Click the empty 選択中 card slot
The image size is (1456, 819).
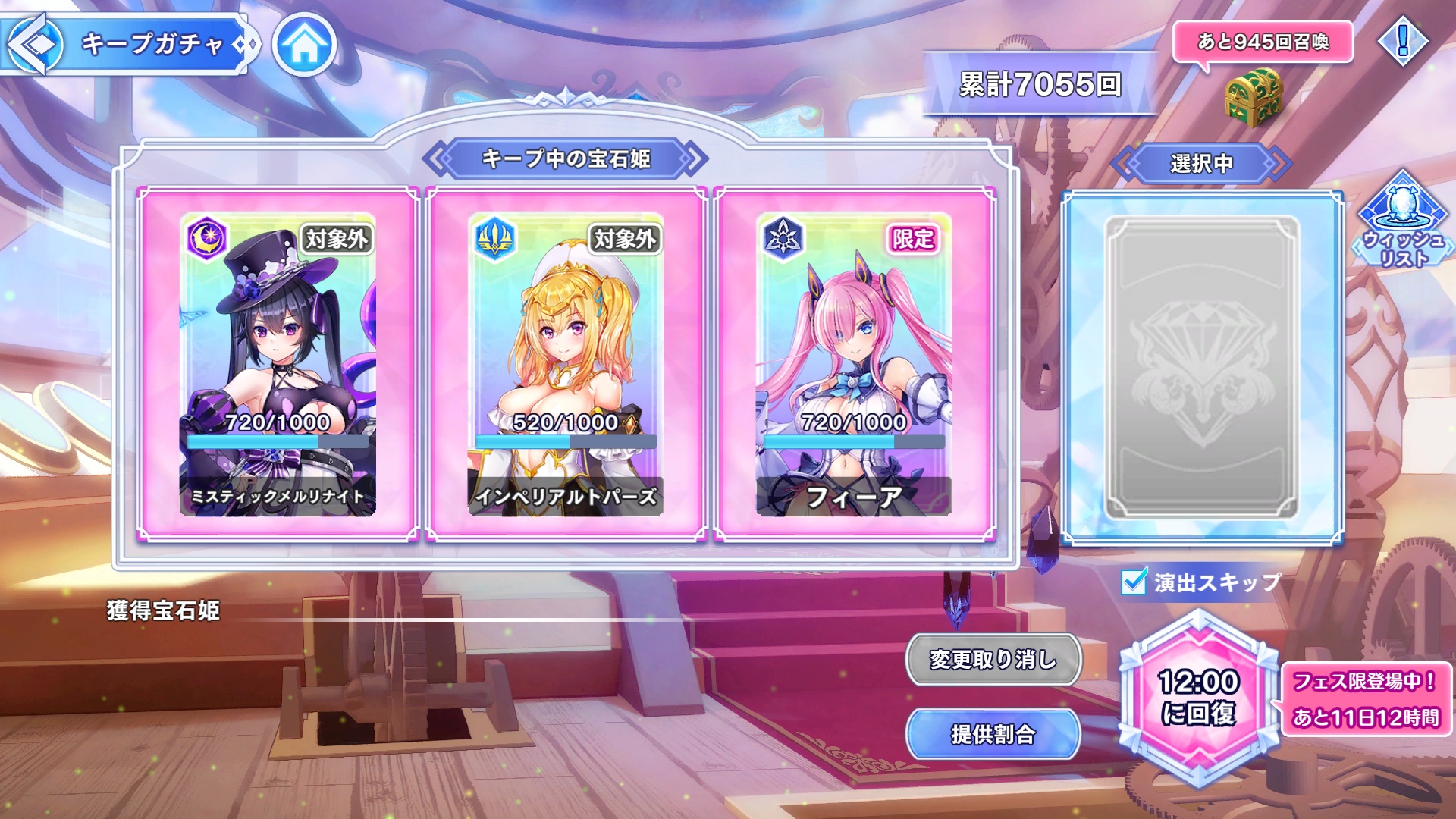pyautogui.click(x=1202, y=368)
